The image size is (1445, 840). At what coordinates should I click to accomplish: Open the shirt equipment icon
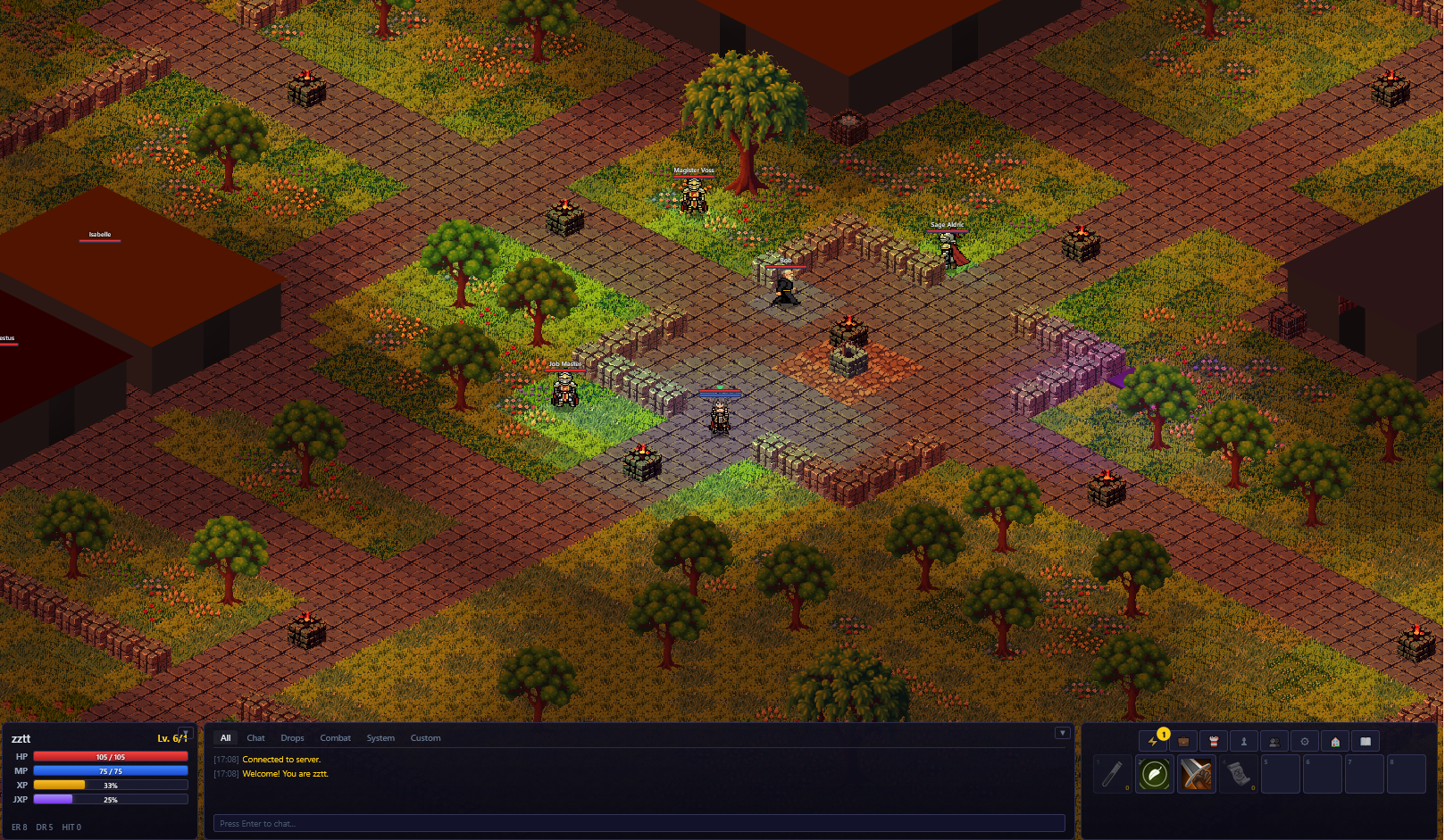(x=1213, y=741)
